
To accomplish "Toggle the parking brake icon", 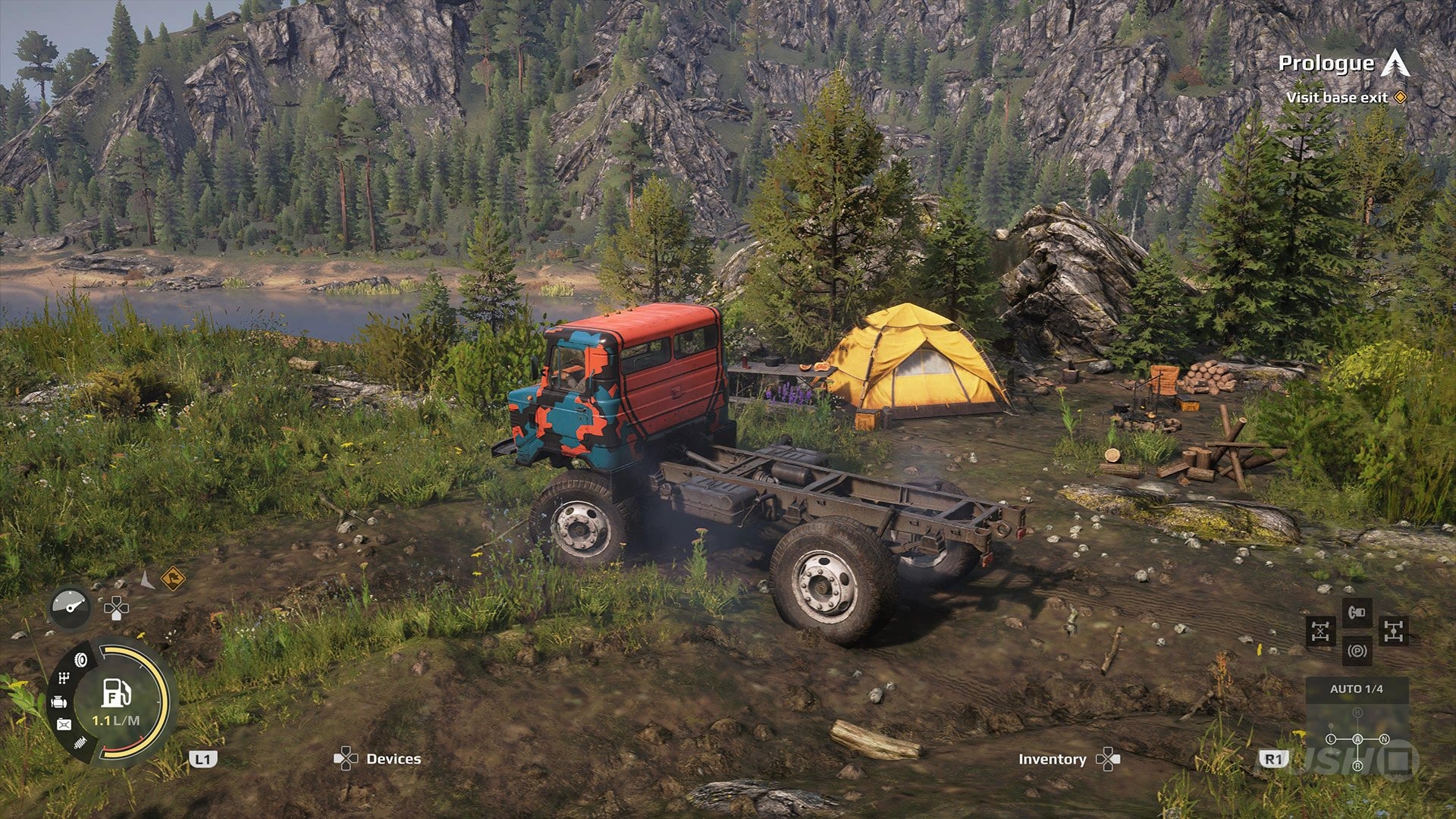I will coord(1357,651).
